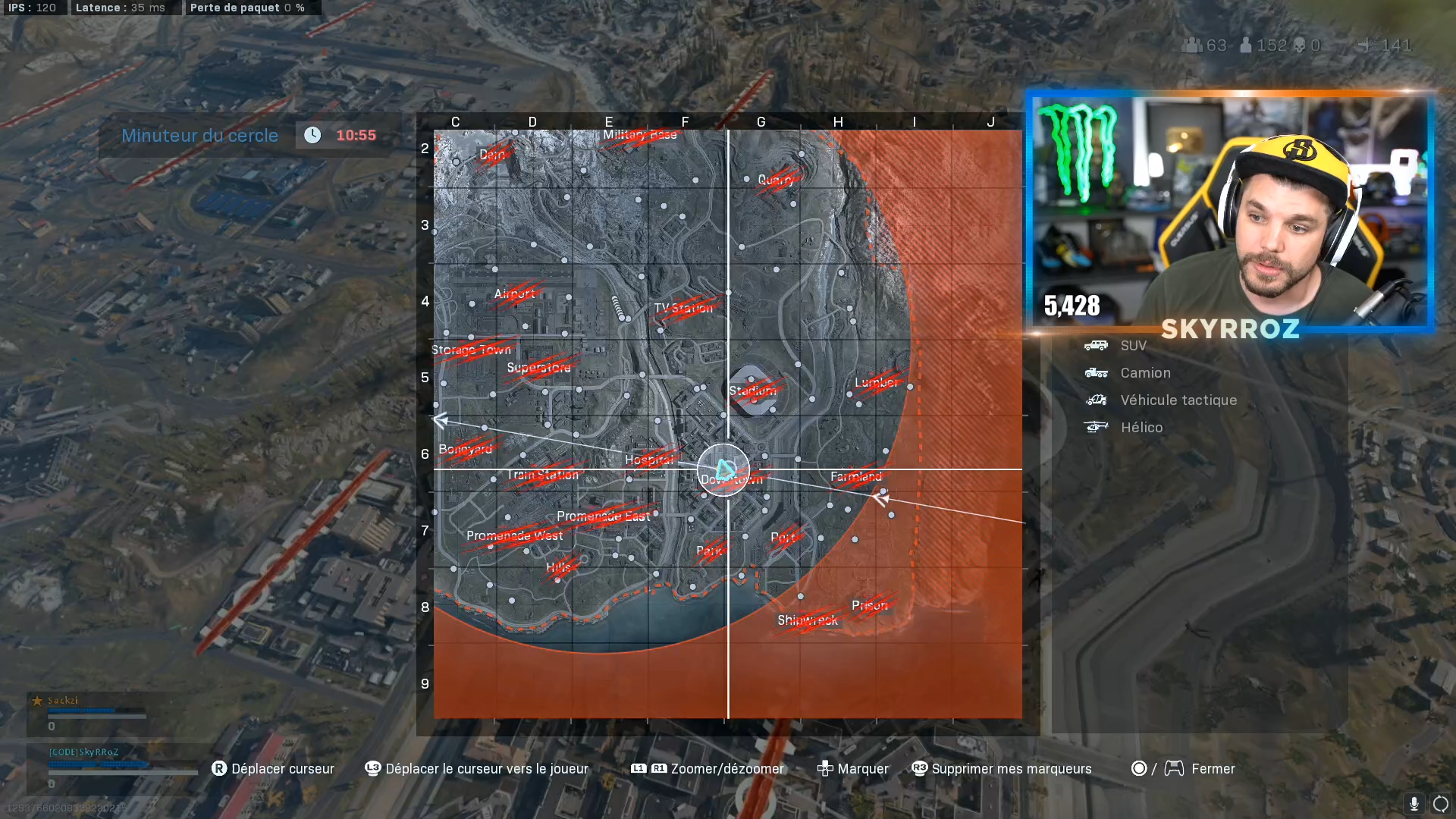The width and height of the screenshot is (1456, 819).
Task: Toggle Déplacer le curseur vers le joueur
Action: coord(372,768)
